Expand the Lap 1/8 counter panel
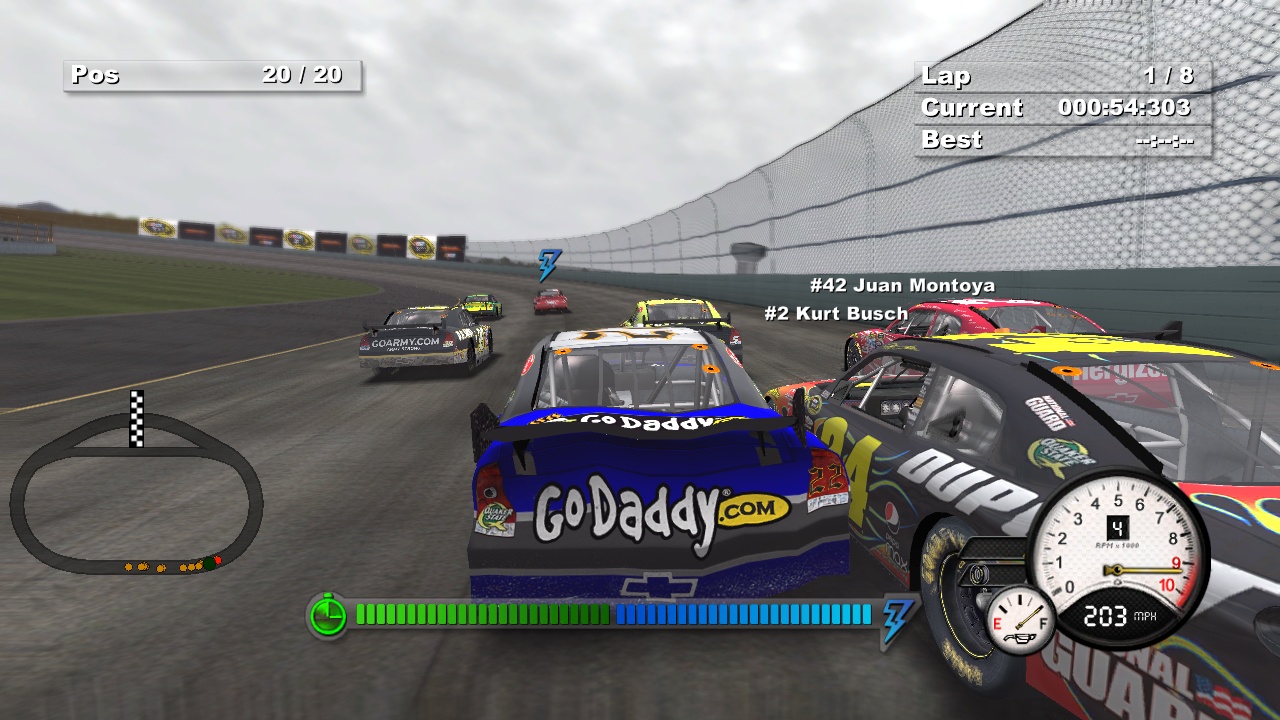Screen dimensions: 1280x720 pos(1060,76)
